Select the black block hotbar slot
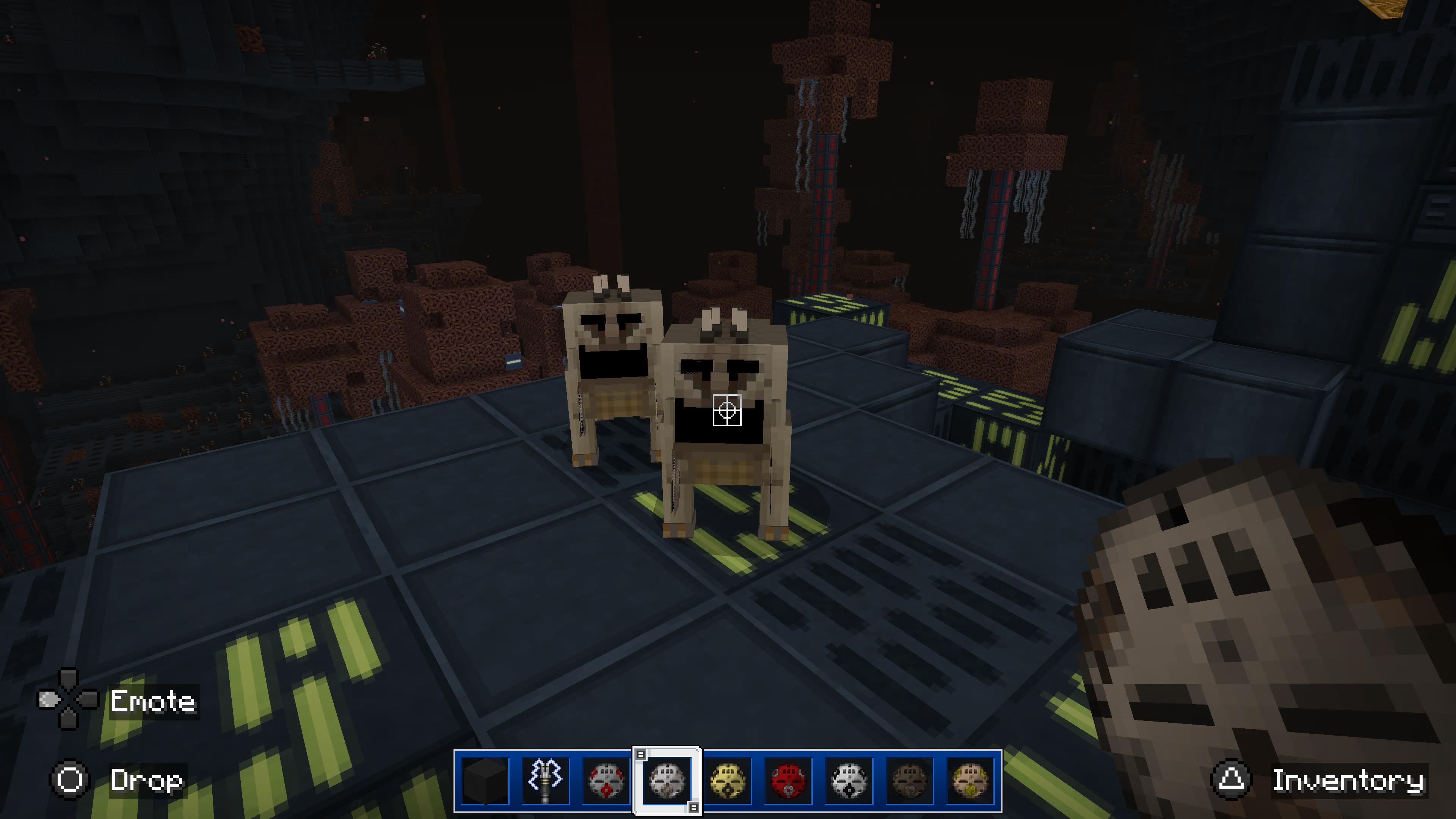This screenshot has width=1456, height=819. pos(485,781)
